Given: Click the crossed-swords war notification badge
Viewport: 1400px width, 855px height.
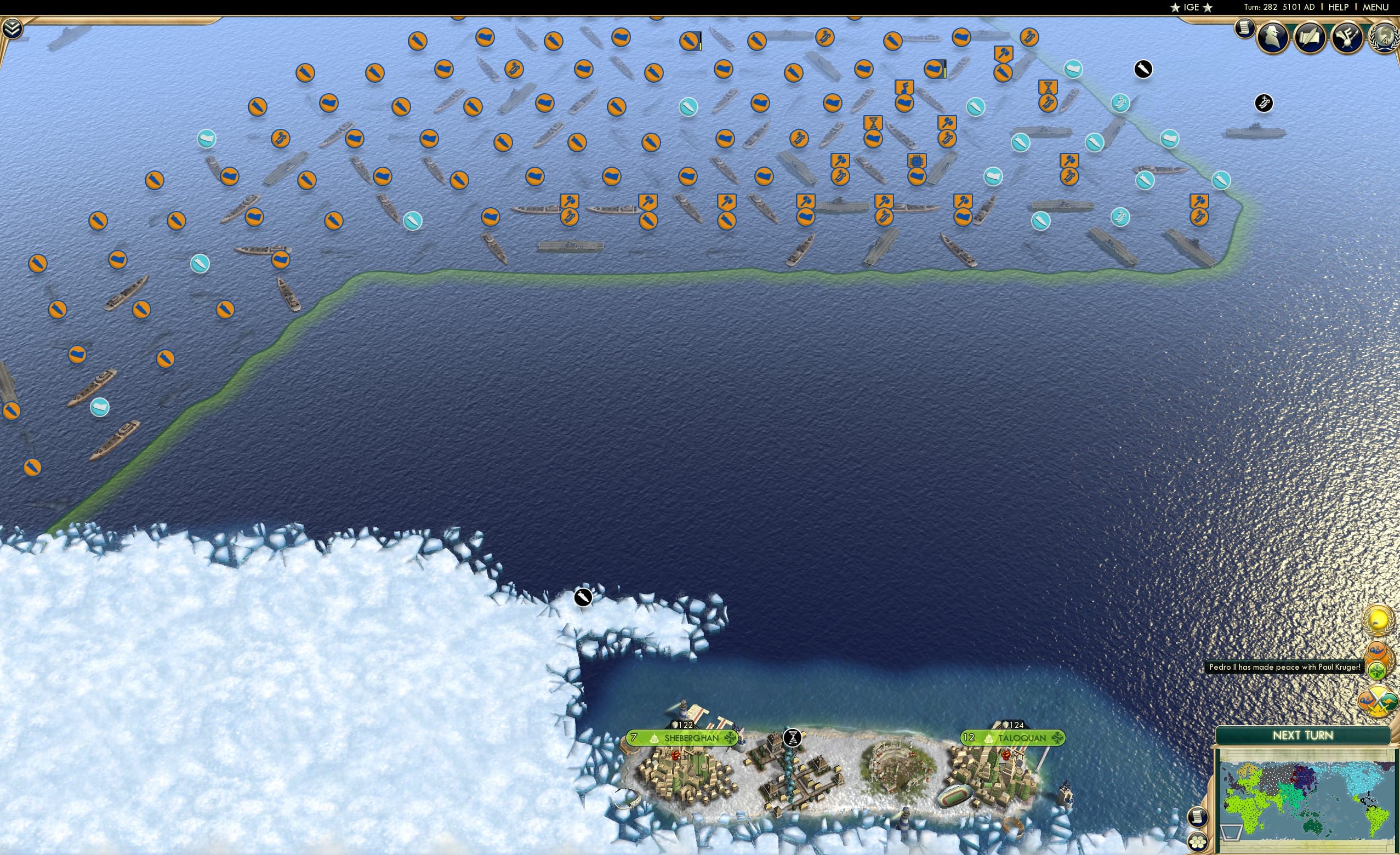Looking at the screenshot, I should tap(1378, 700).
